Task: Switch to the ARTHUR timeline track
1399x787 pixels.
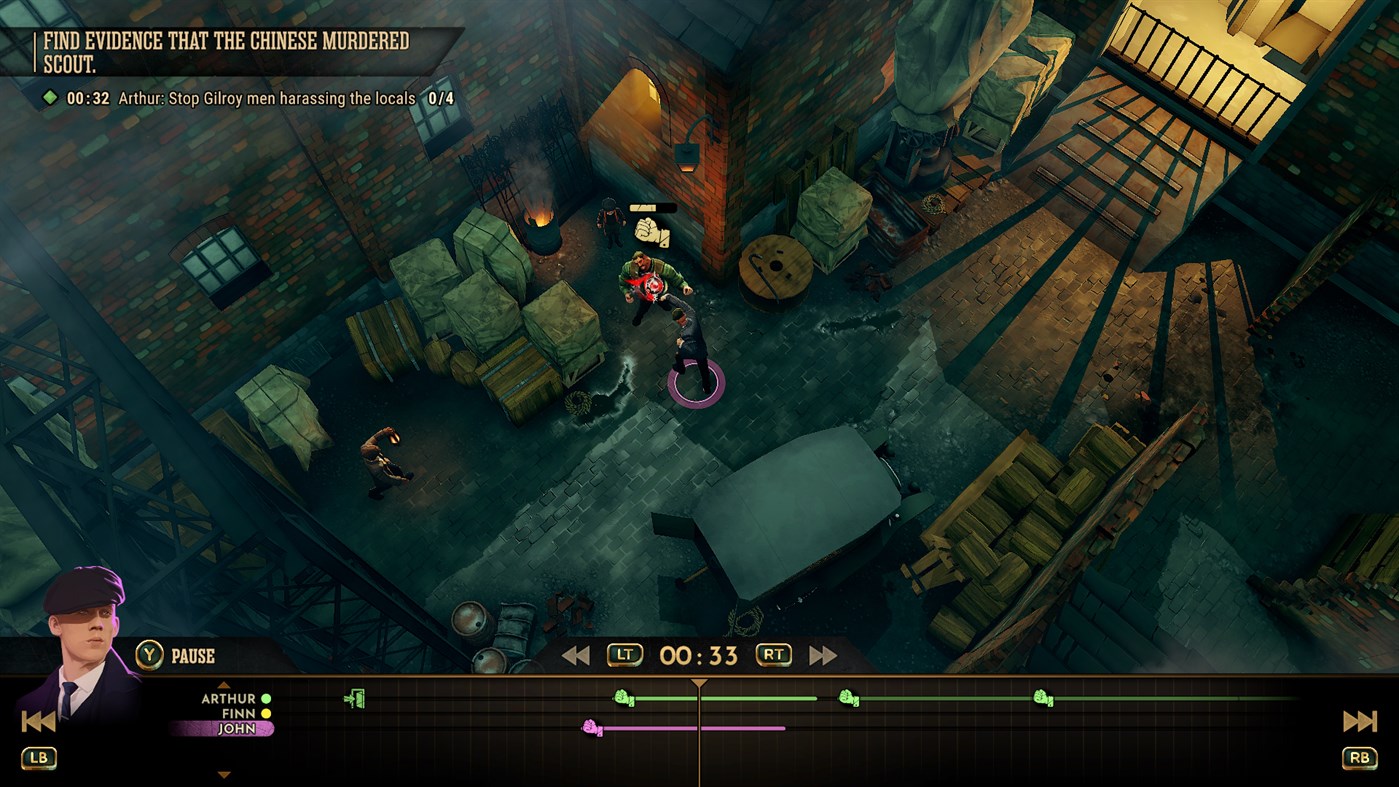Action: click(231, 697)
